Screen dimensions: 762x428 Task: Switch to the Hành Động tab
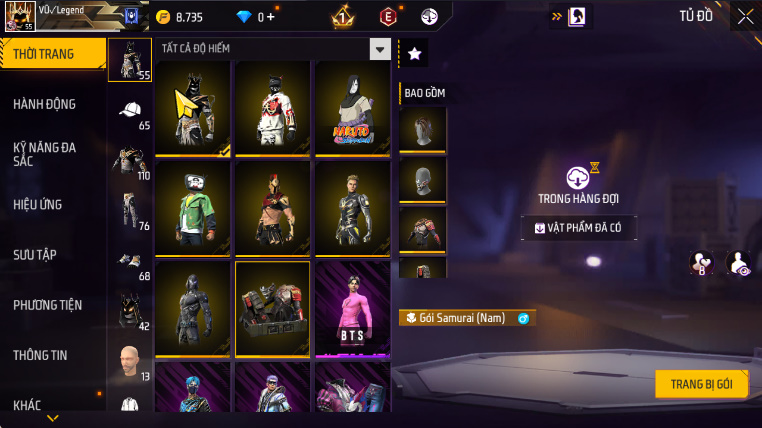tap(45, 104)
